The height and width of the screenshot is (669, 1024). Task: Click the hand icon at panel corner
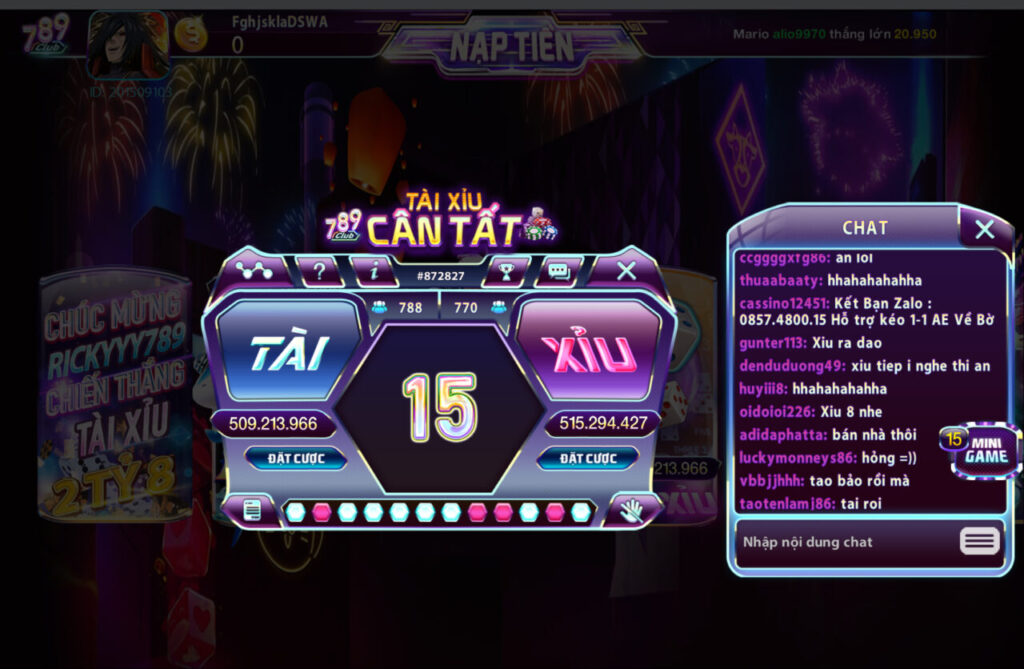pyautogui.click(x=630, y=511)
